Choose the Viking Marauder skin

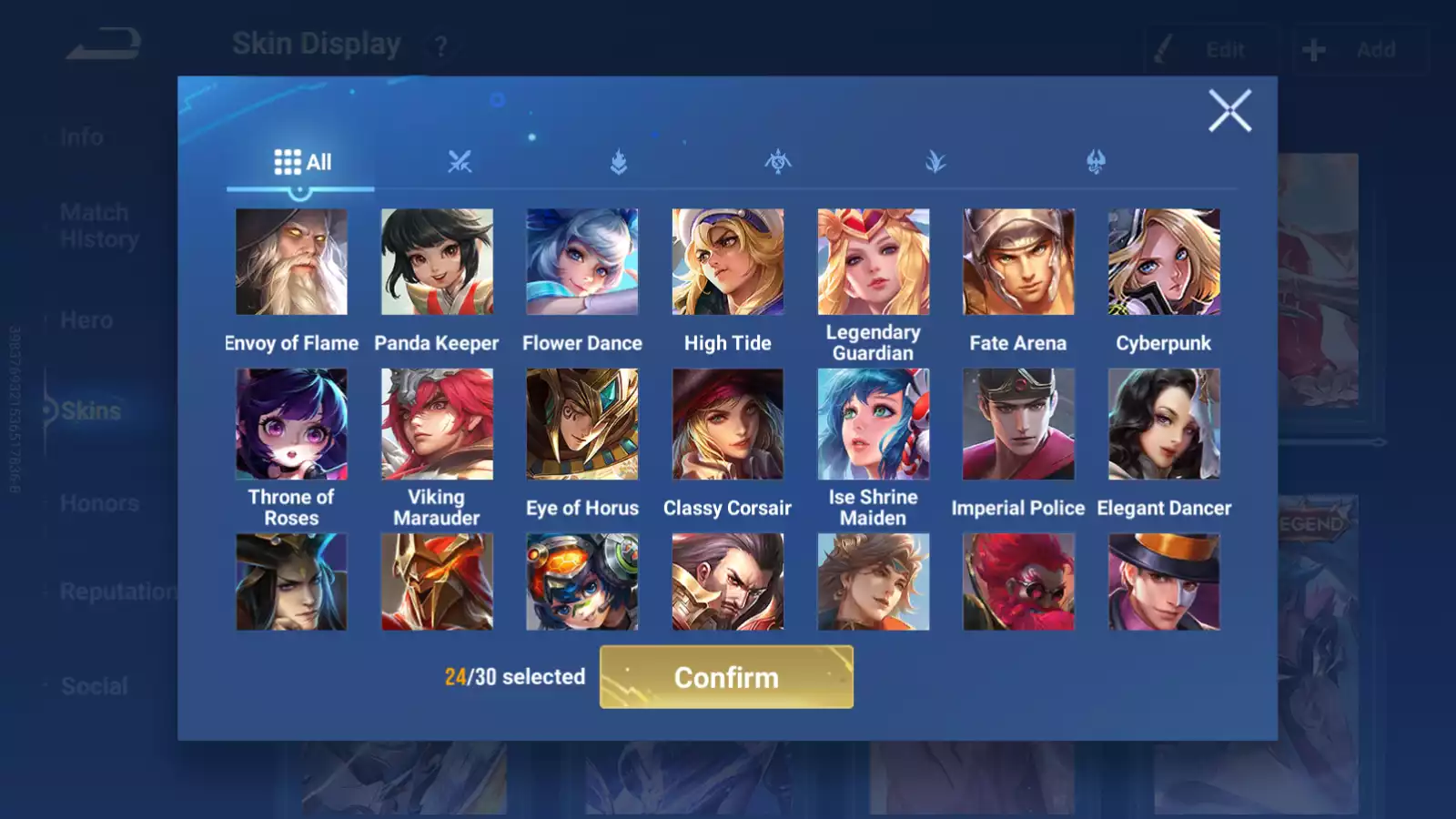(x=437, y=424)
